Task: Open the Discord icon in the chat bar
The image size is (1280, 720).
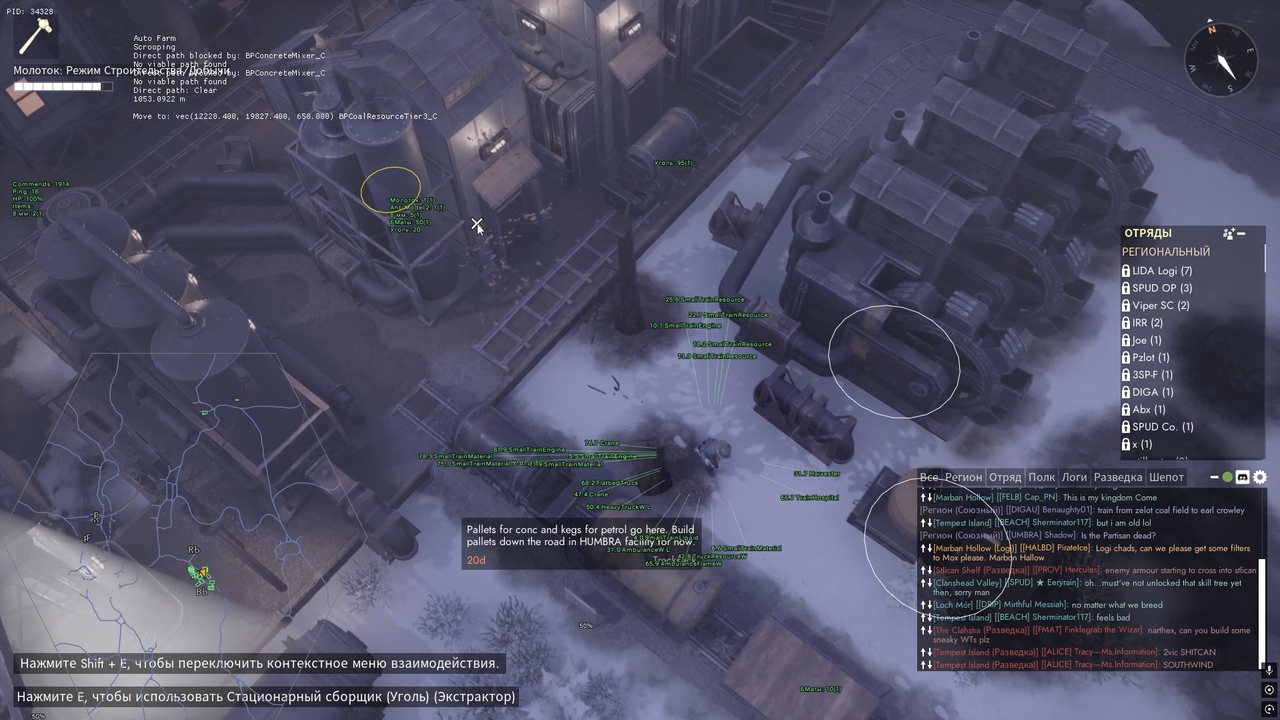Action: (1242, 477)
